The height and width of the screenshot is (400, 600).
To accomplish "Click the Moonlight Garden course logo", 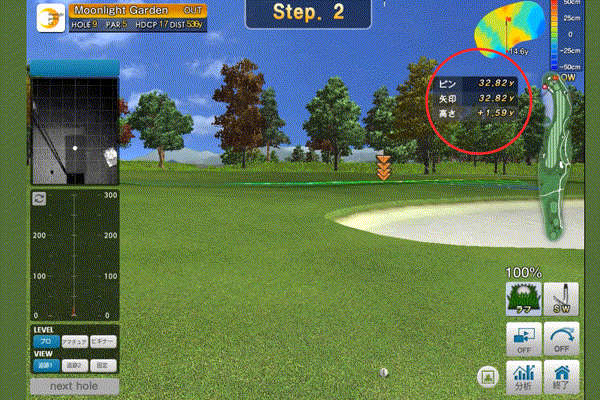I will pos(50,17).
